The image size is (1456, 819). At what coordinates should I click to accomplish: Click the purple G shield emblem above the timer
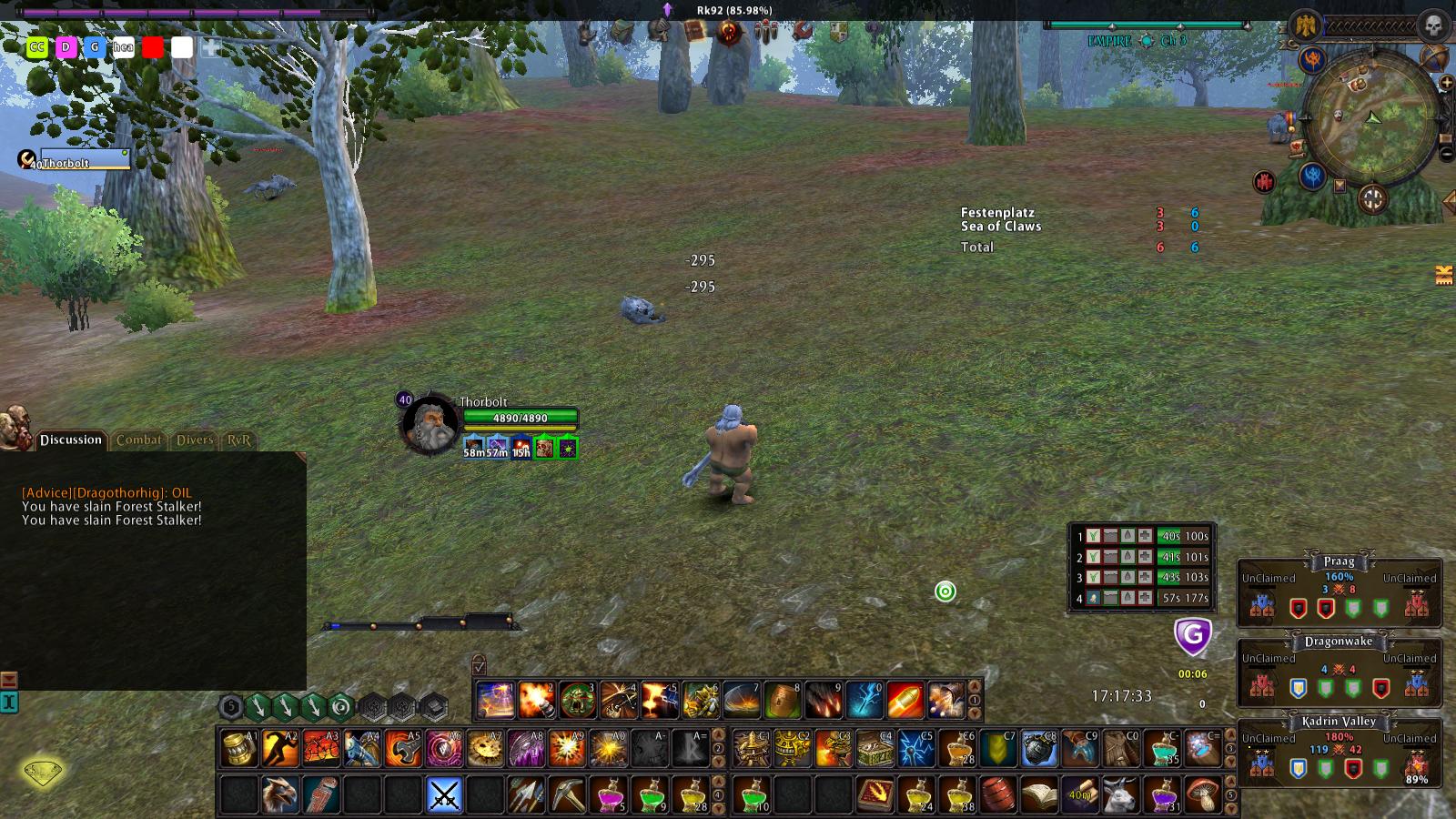pyautogui.click(x=1194, y=637)
